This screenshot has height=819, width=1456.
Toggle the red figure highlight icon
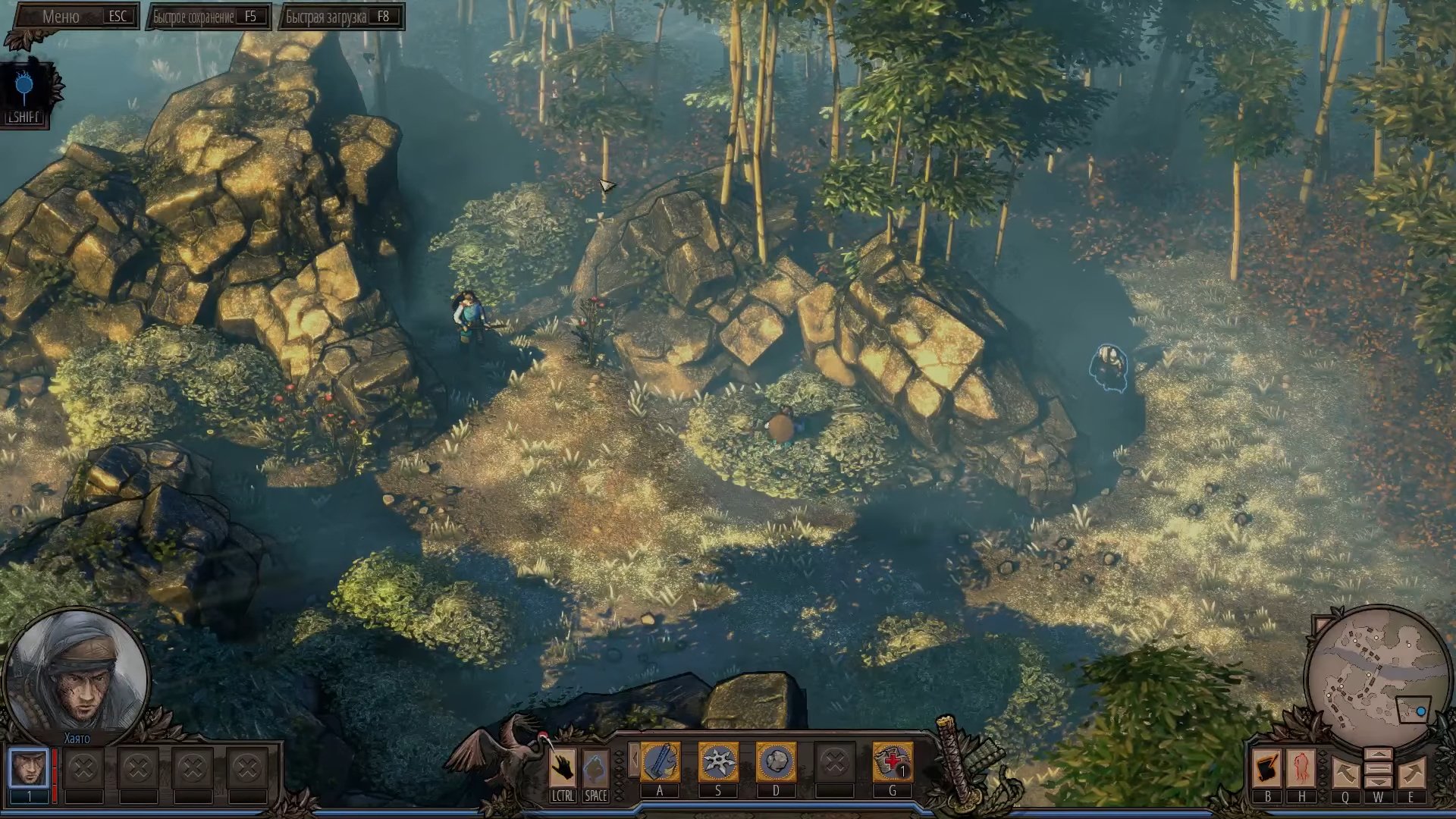[x=1301, y=769]
